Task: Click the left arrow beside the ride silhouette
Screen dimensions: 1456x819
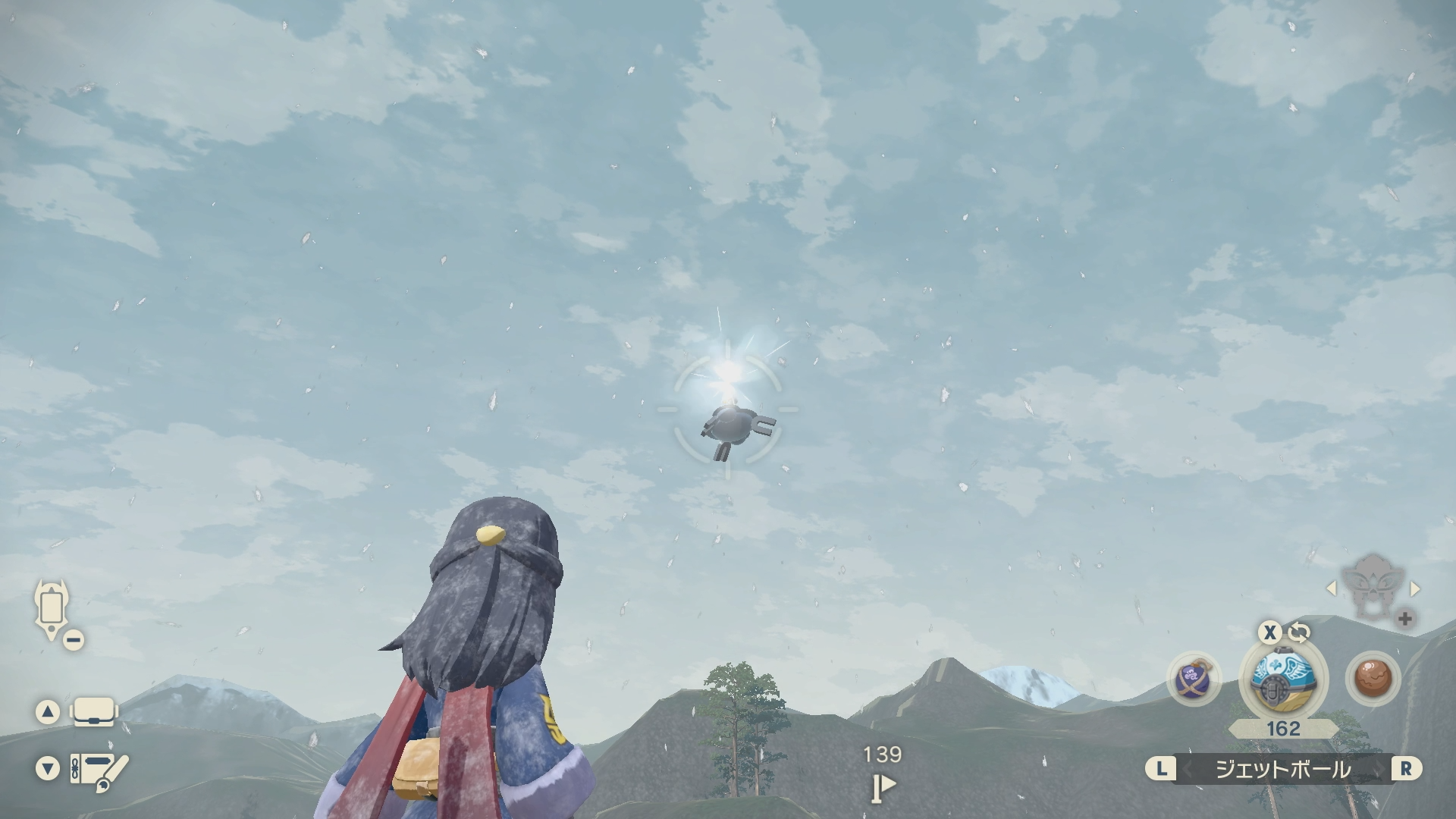Action: (x=1332, y=588)
